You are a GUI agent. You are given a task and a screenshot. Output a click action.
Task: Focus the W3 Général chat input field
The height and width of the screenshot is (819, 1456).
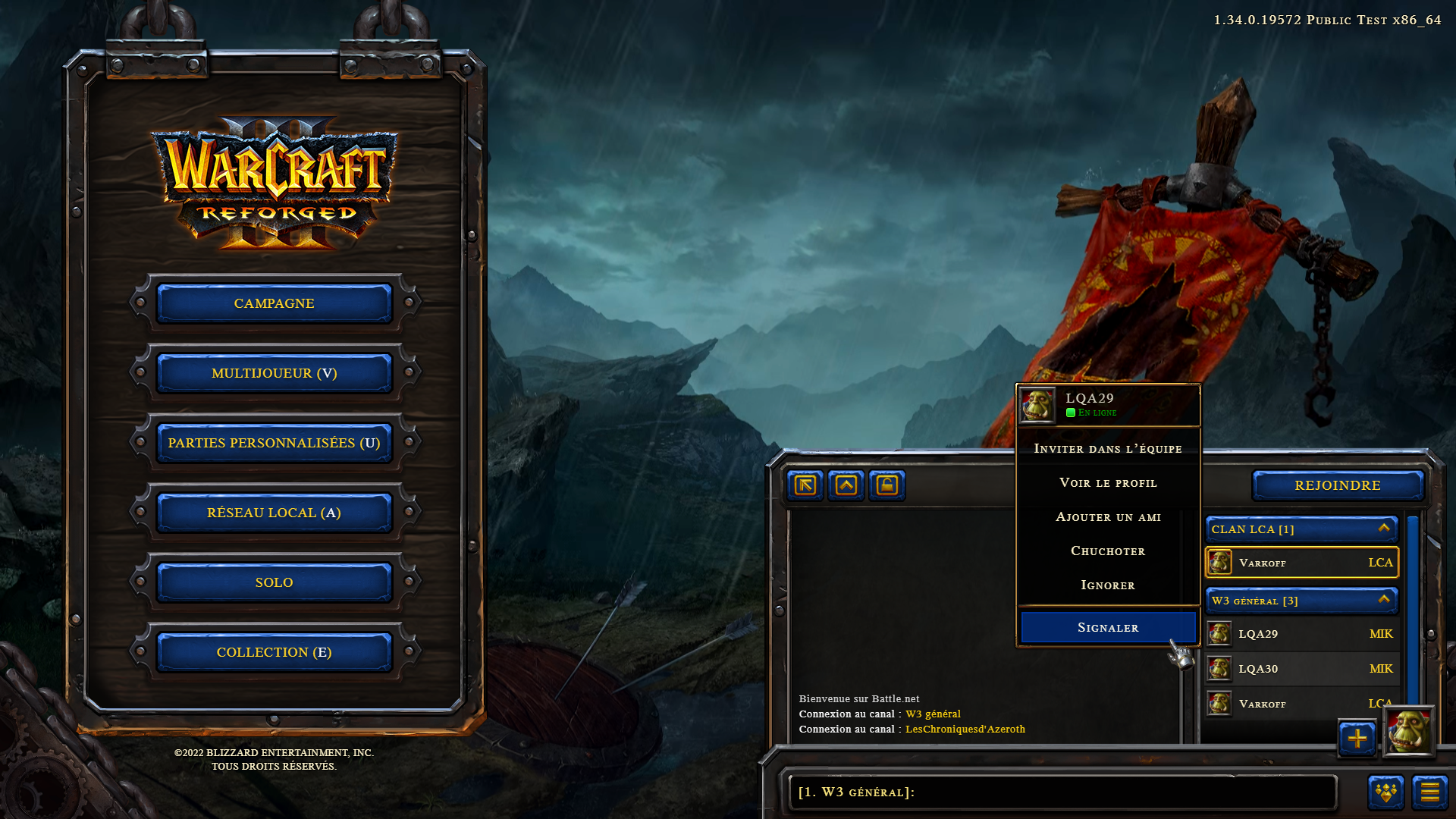(1062, 792)
